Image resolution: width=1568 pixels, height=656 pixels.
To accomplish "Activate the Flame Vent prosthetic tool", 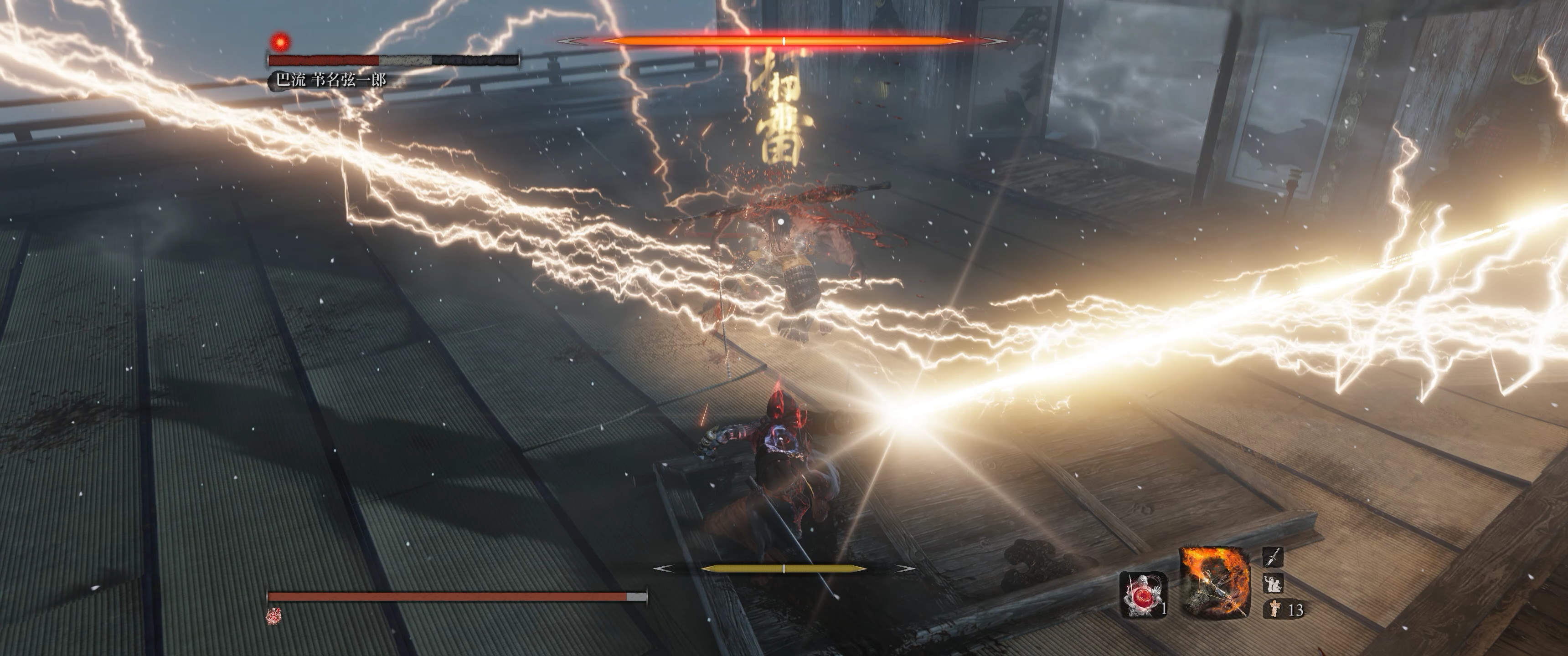I will point(1215,581).
